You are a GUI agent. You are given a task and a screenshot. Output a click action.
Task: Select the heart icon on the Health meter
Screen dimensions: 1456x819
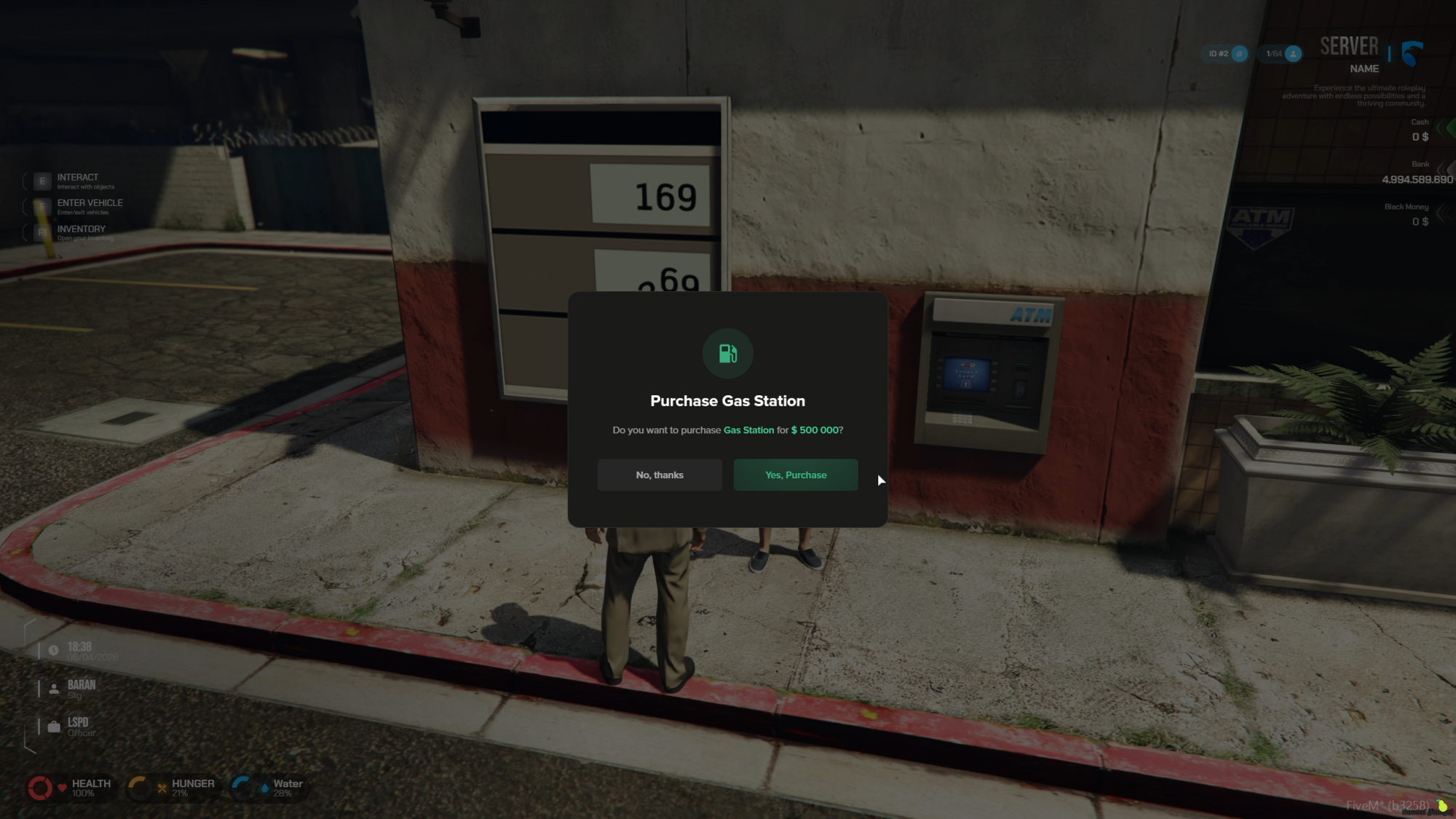click(x=62, y=787)
